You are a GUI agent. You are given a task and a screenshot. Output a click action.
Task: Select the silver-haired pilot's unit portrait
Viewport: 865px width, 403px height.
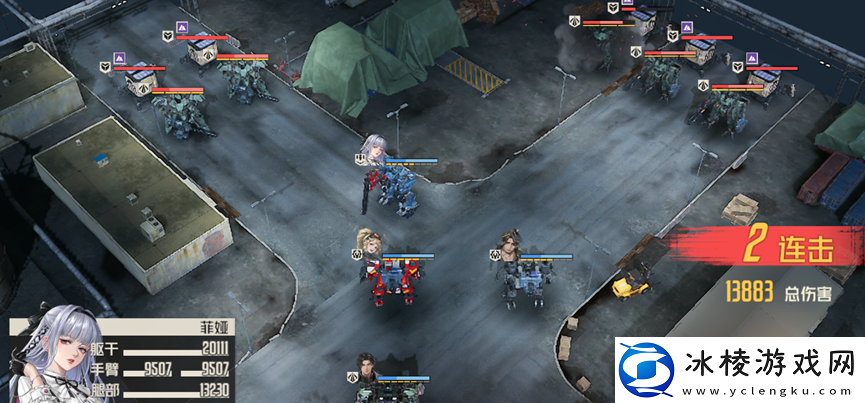click(376, 148)
